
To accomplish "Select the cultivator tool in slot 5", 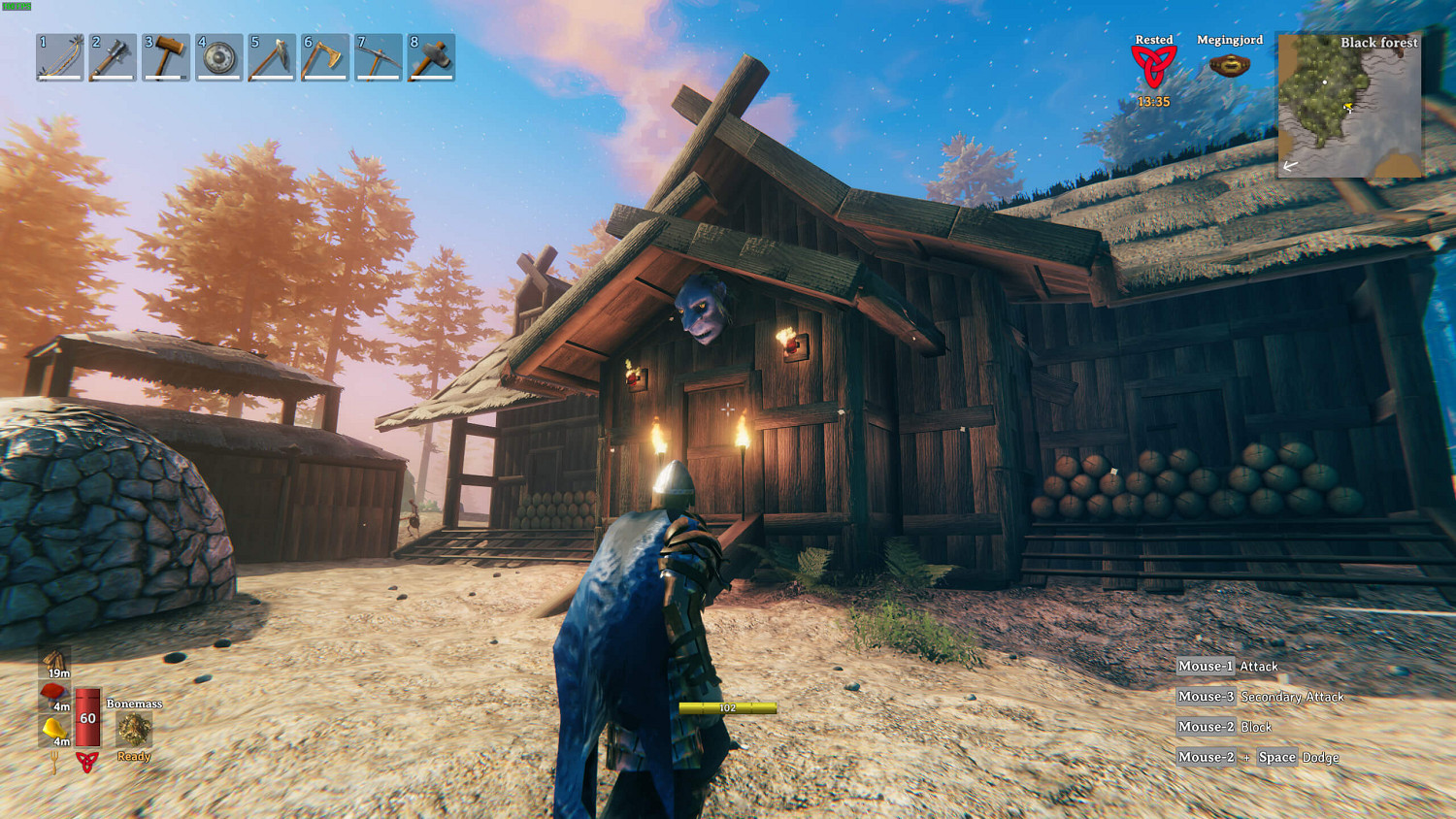I will (x=272, y=57).
